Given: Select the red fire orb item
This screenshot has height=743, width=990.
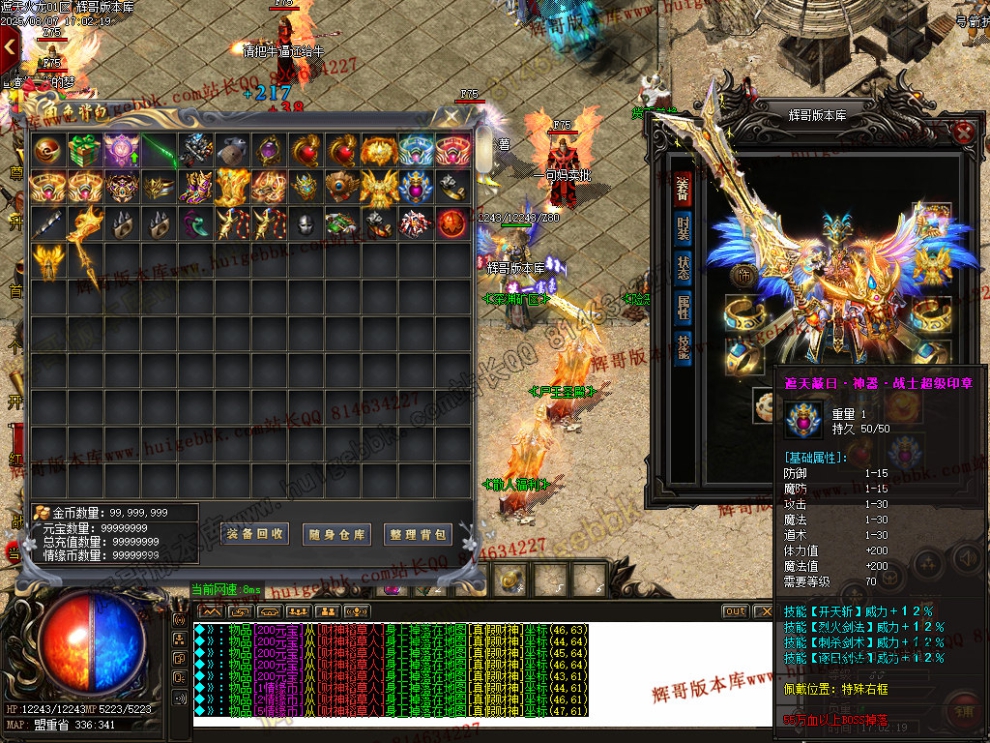Looking at the screenshot, I should point(452,224).
